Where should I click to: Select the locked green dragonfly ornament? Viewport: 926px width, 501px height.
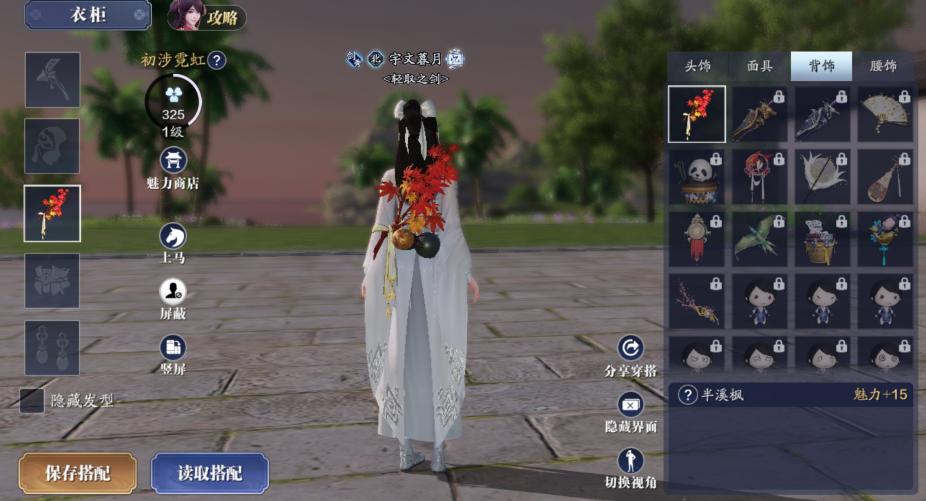(760, 239)
